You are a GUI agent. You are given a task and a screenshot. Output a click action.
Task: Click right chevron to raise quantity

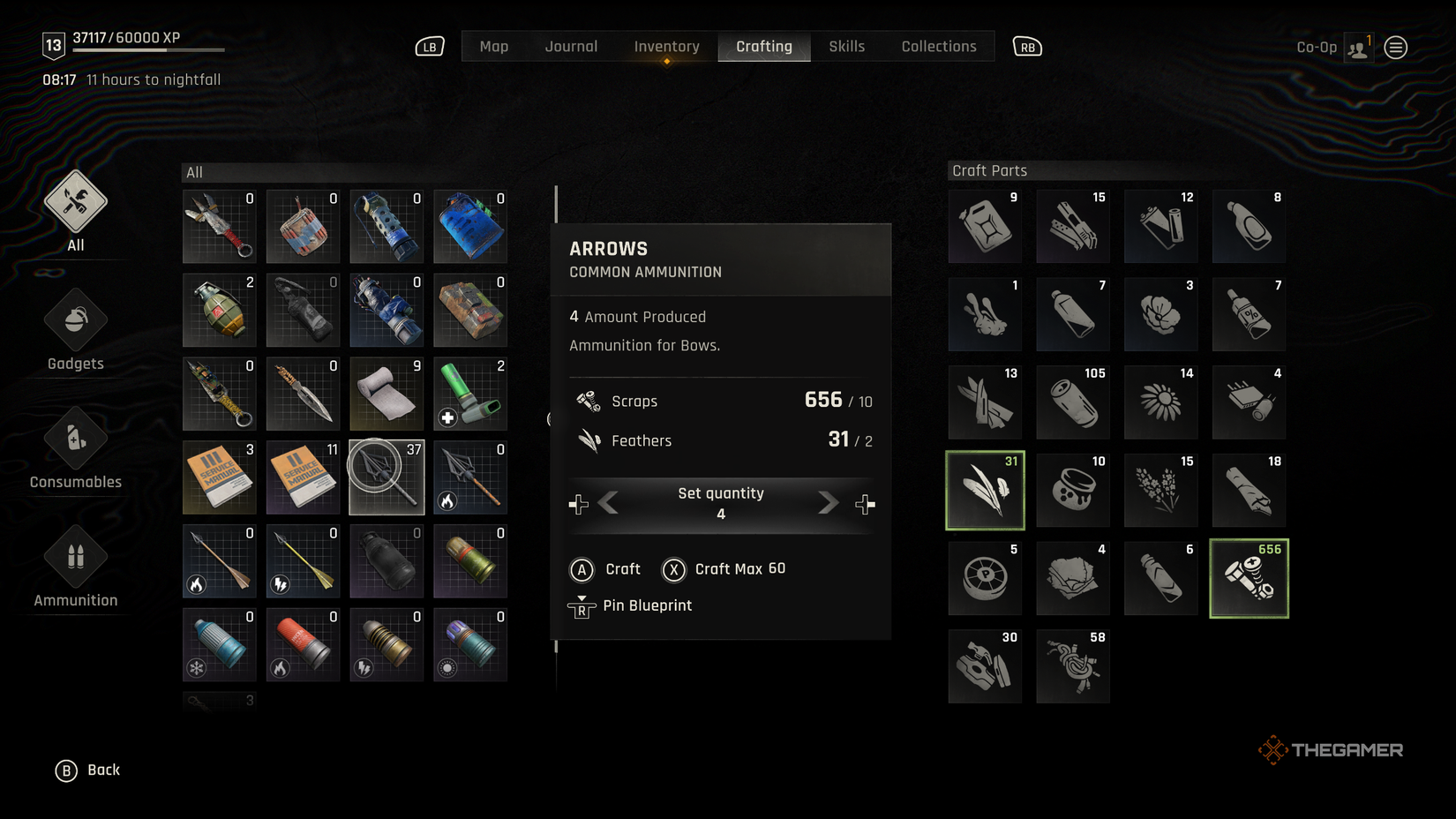tap(827, 503)
